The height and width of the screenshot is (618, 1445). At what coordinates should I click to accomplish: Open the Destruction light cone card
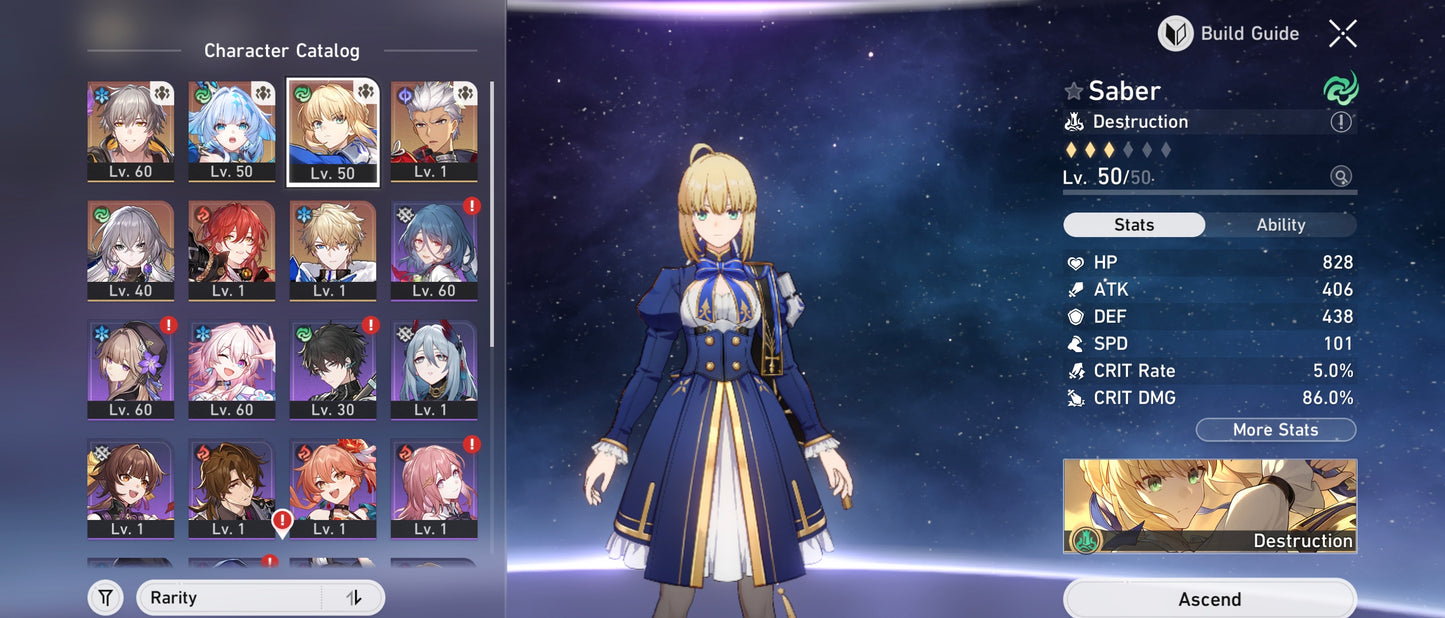click(x=1209, y=506)
